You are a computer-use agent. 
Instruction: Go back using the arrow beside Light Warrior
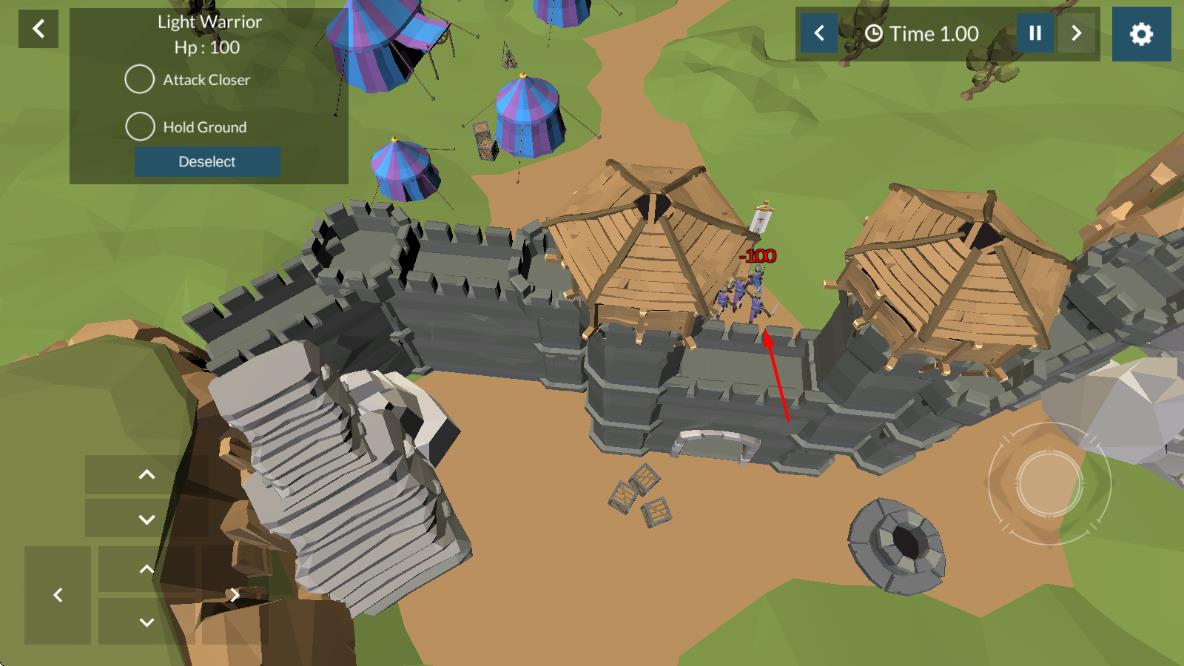(x=38, y=29)
